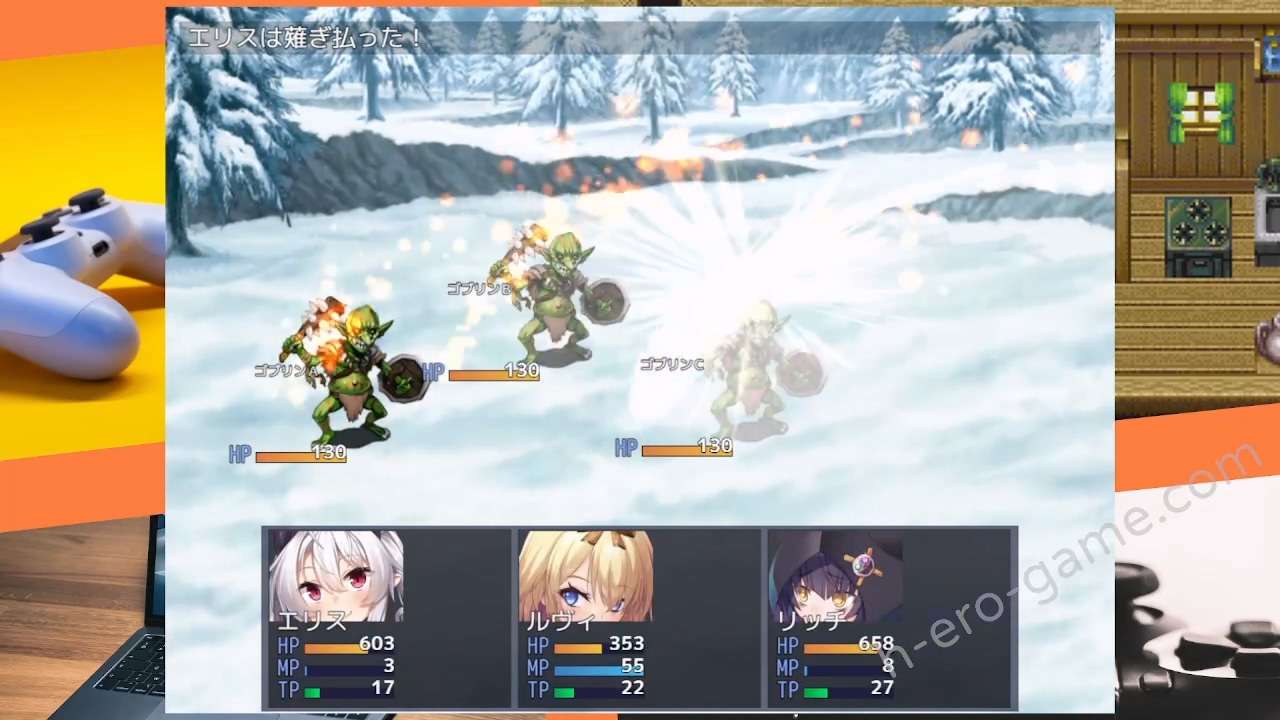The width and height of the screenshot is (1280, 720).
Task: Choose the blonde party member Louvi's panel
Action: coord(638,618)
